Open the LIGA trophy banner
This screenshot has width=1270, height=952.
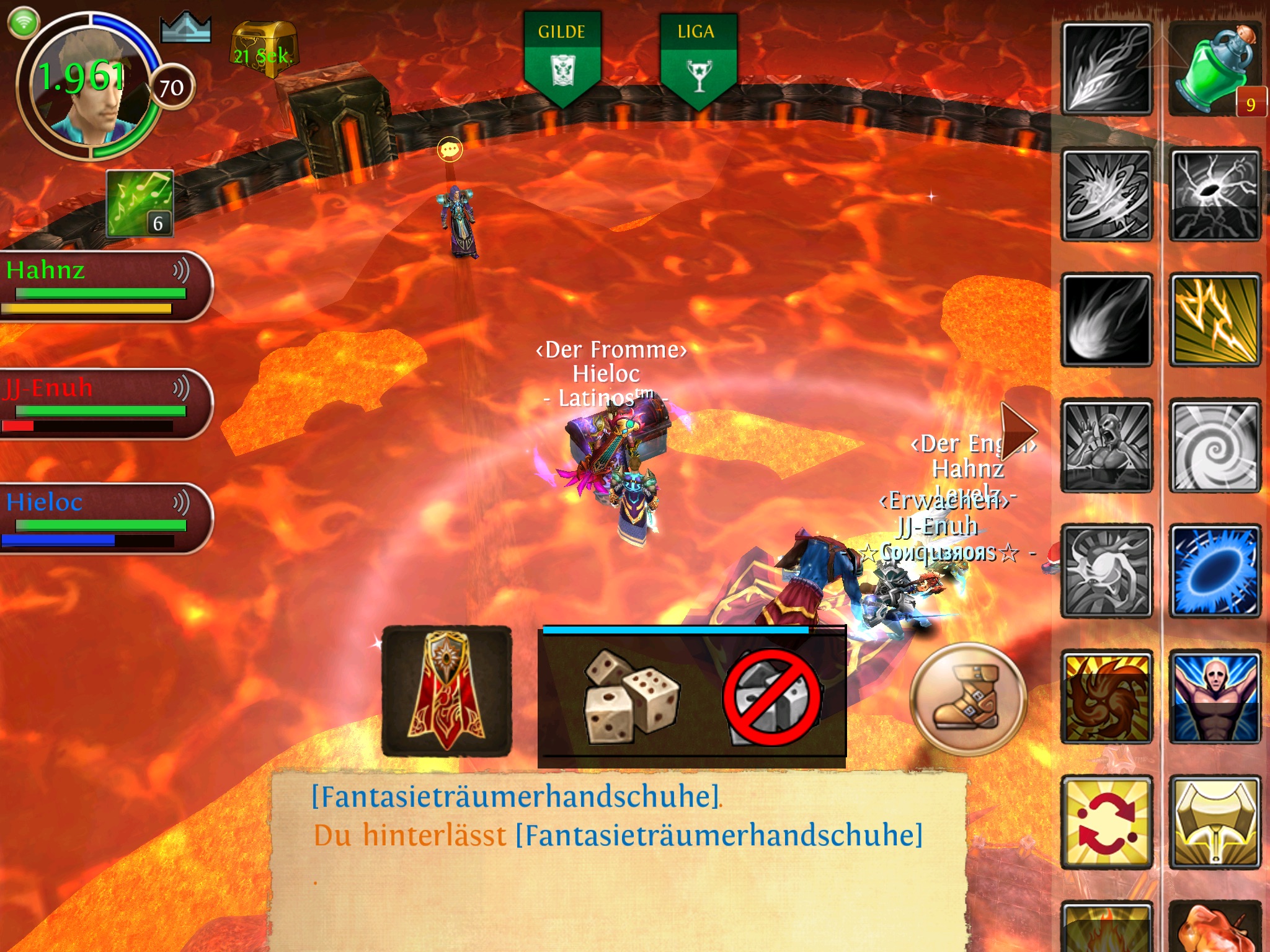[x=698, y=59]
